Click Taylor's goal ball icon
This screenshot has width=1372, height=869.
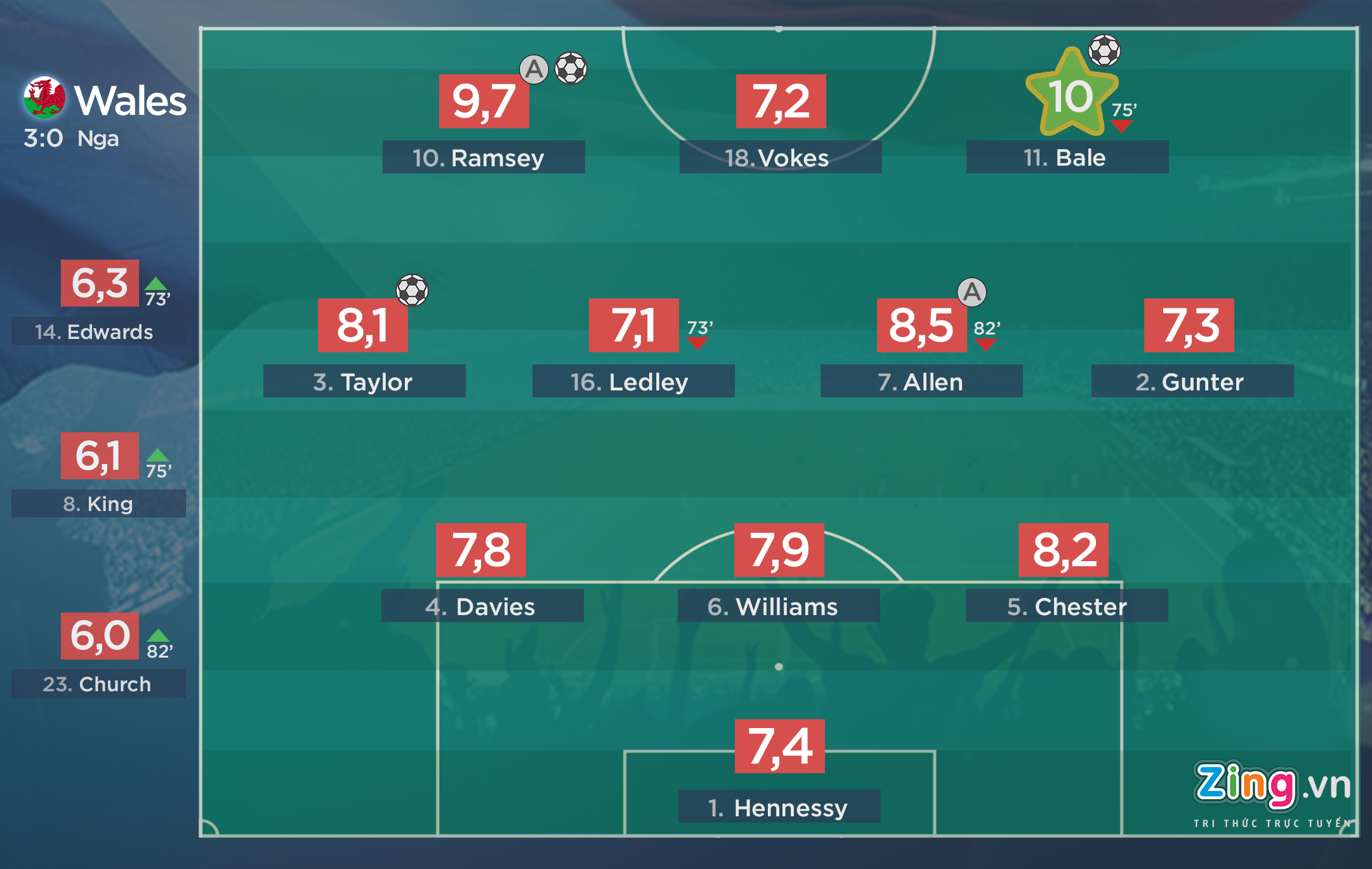coord(412,290)
